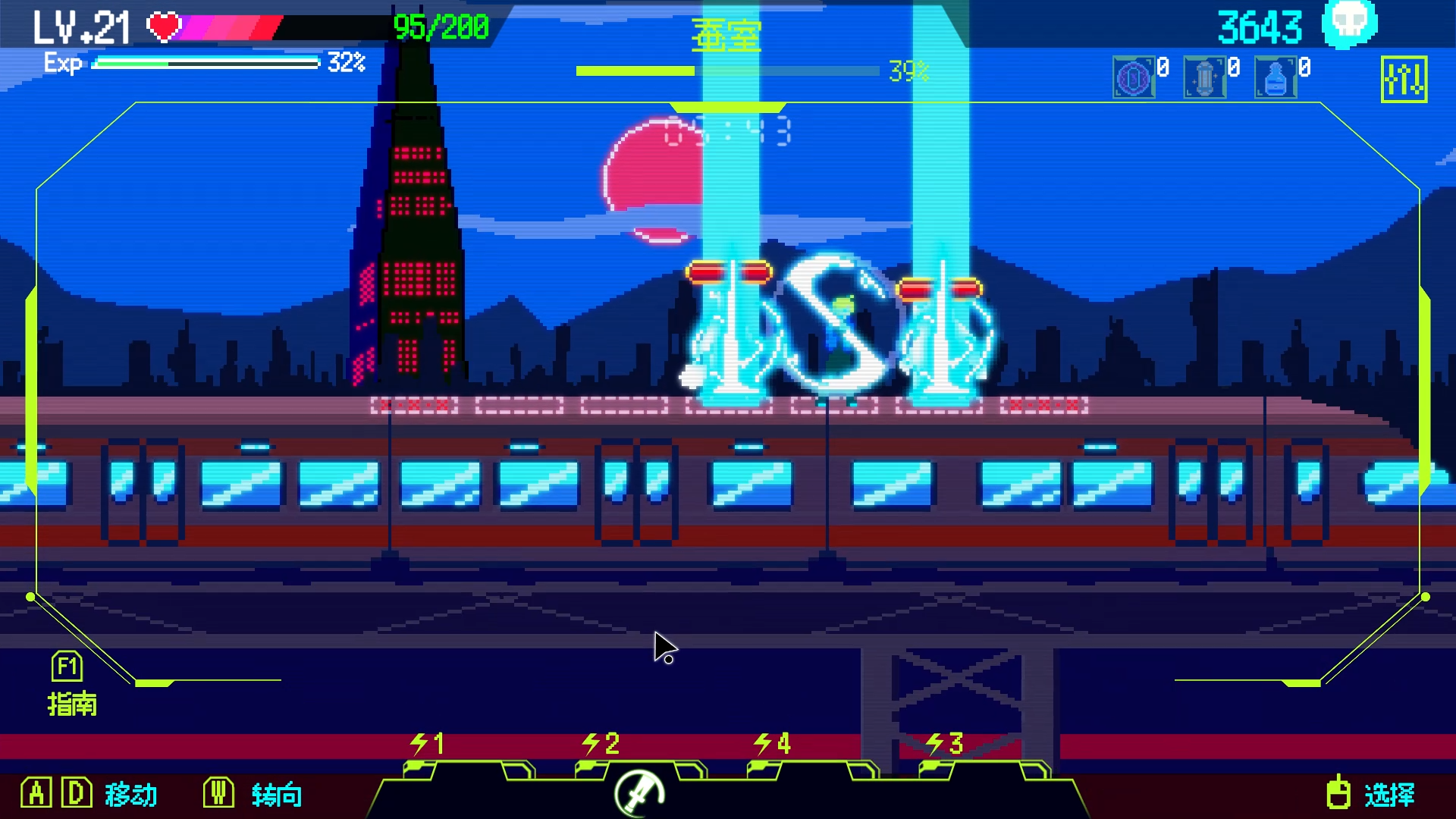Click the skull kill counter icon
This screenshot has height=819, width=1456.
pyautogui.click(x=1349, y=25)
